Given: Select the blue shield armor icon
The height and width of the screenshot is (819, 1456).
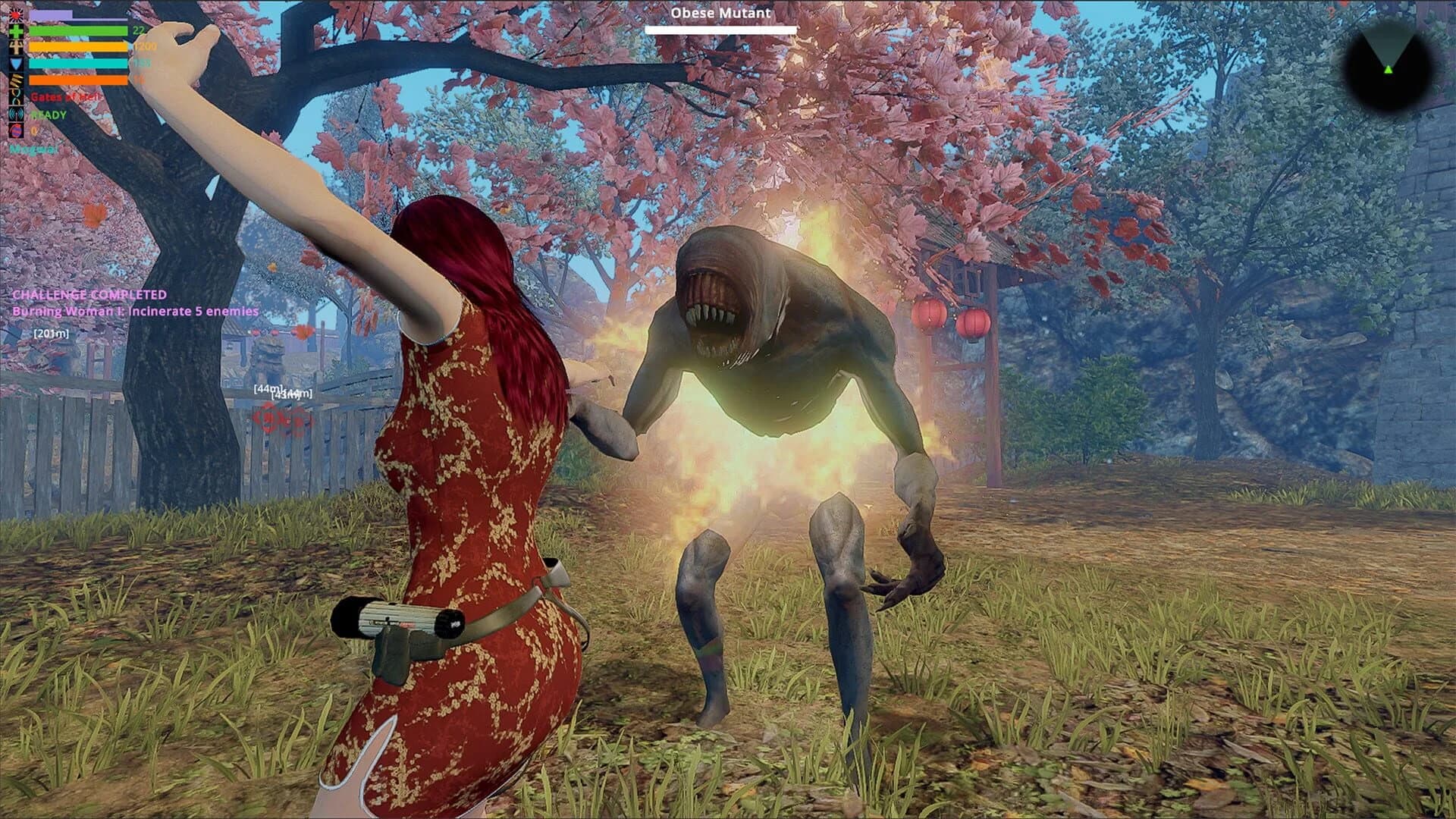Looking at the screenshot, I should click(16, 63).
